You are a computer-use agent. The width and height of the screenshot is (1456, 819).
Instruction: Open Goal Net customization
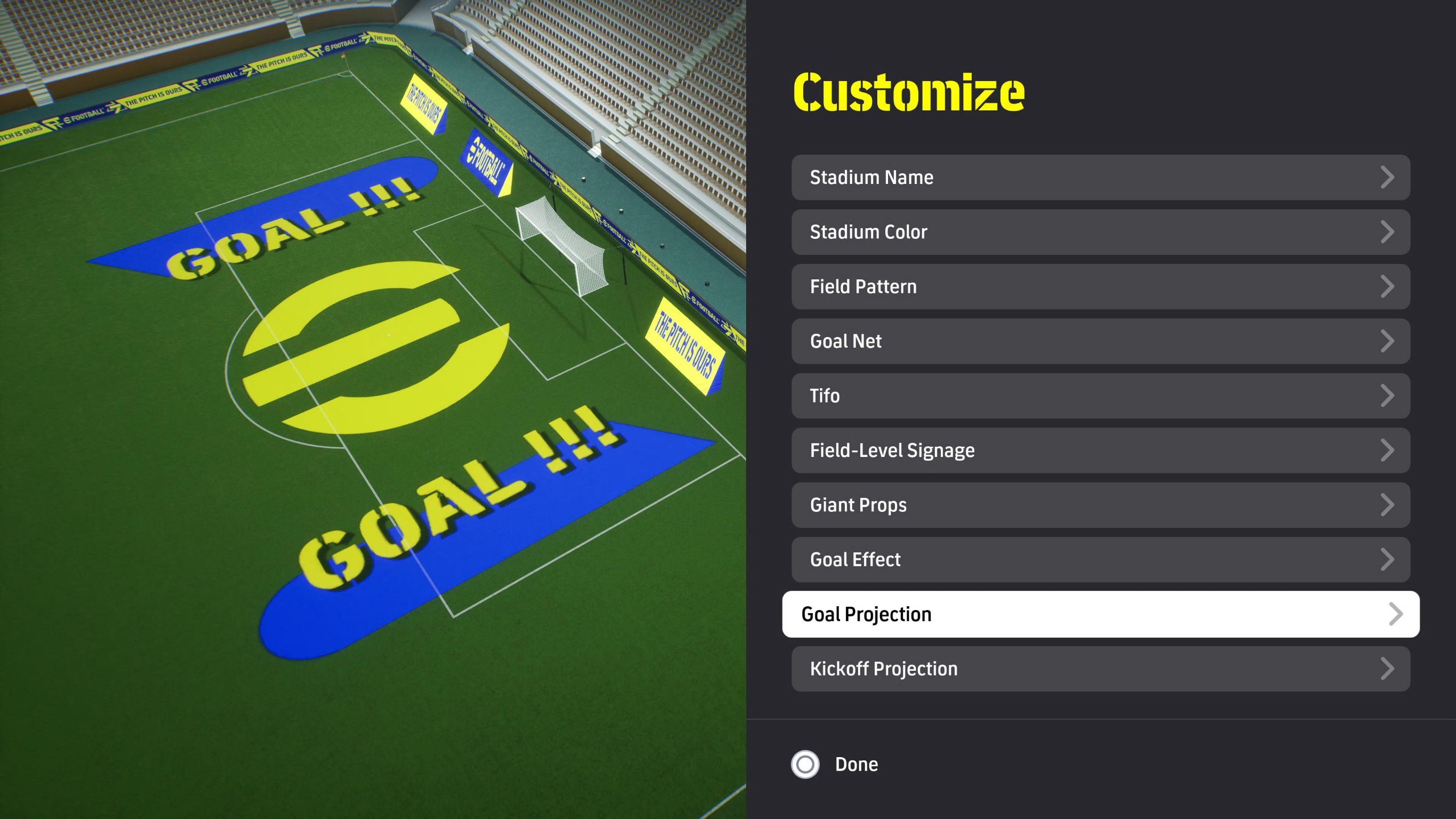[1100, 341]
